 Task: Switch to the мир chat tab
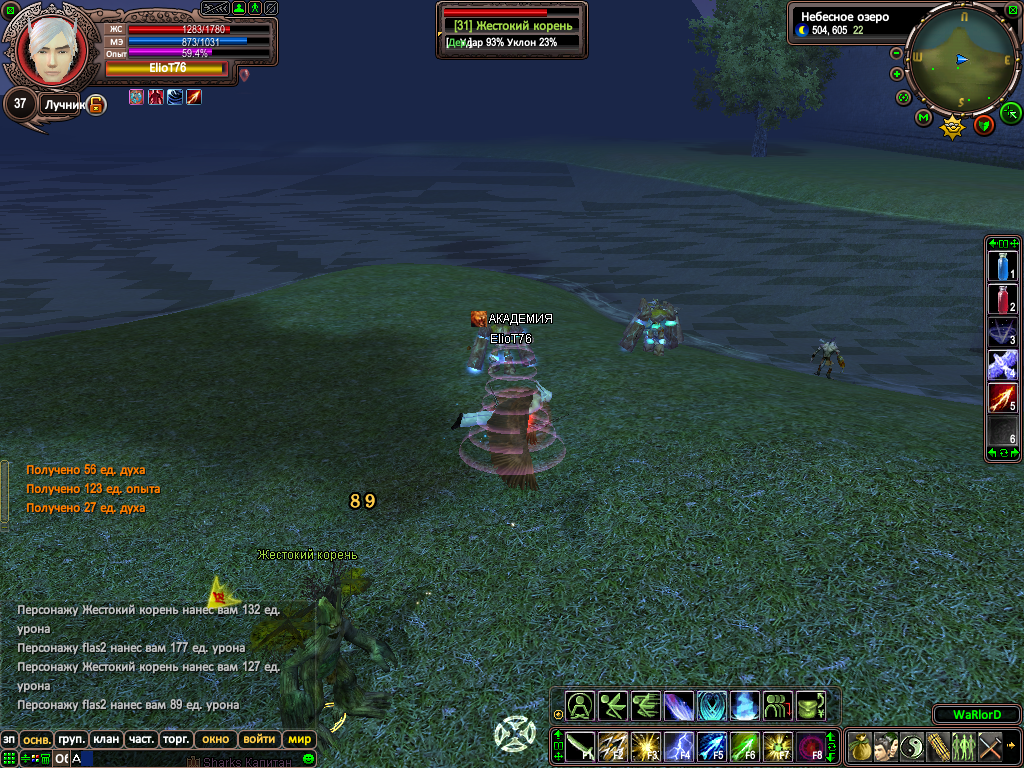[299, 740]
